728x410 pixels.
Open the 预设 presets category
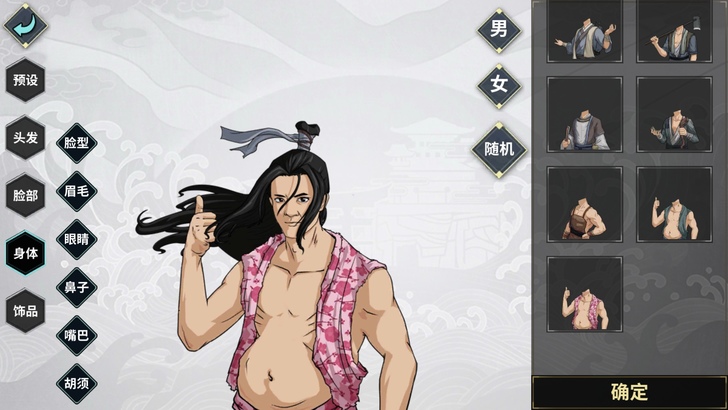click(x=25, y=80)
